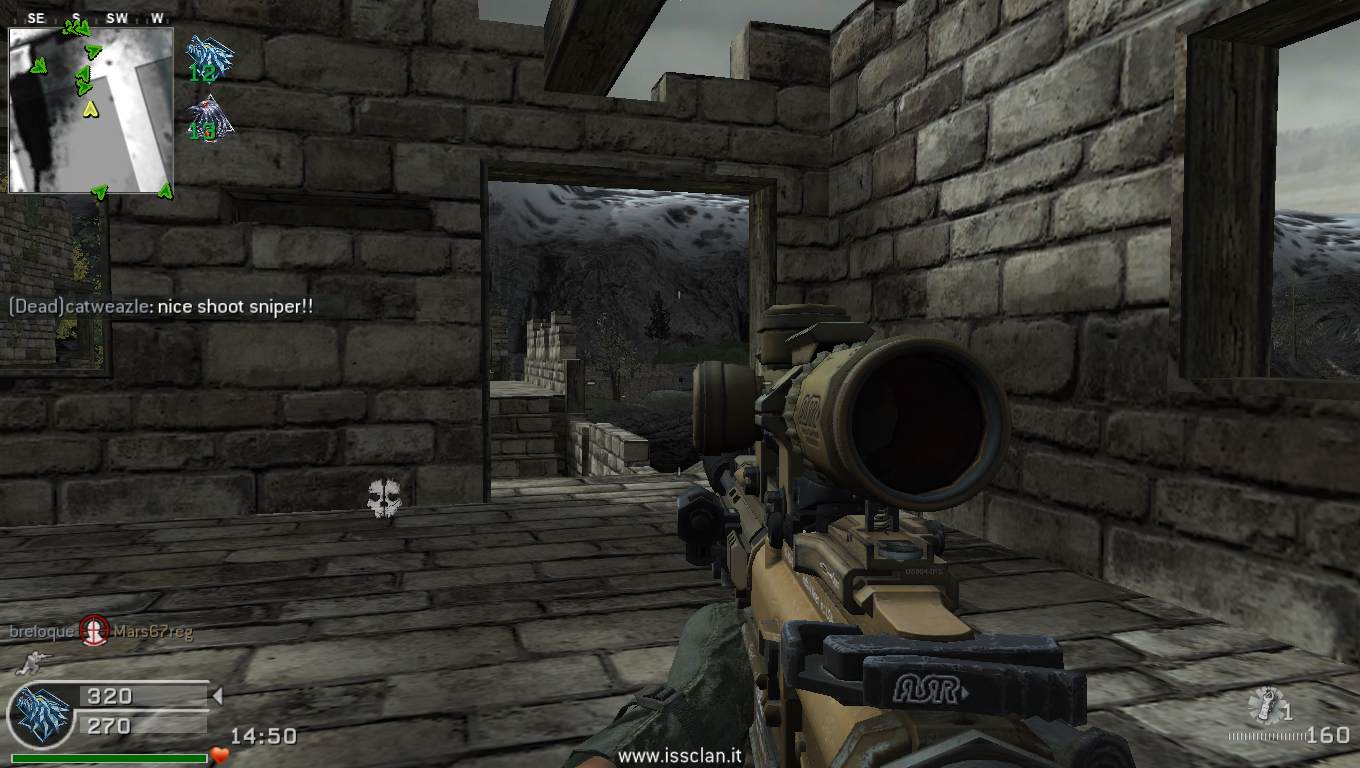Screen dimensions: 1360x768
Task: Select the yellow player arrow on the minimap
Action: pyautogui.click(x=90, y=107)
